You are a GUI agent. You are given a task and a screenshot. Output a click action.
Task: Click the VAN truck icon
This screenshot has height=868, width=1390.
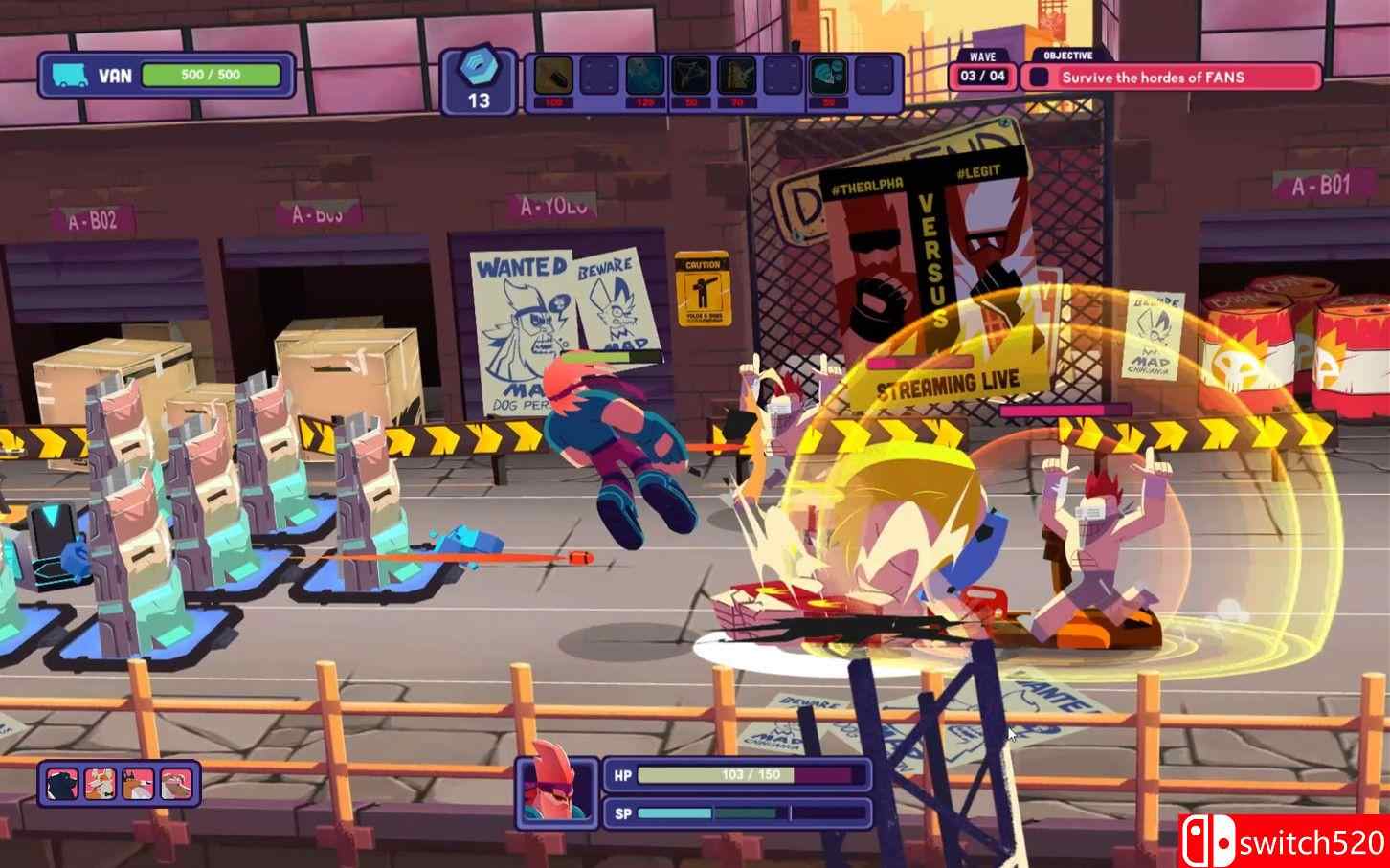71,75
